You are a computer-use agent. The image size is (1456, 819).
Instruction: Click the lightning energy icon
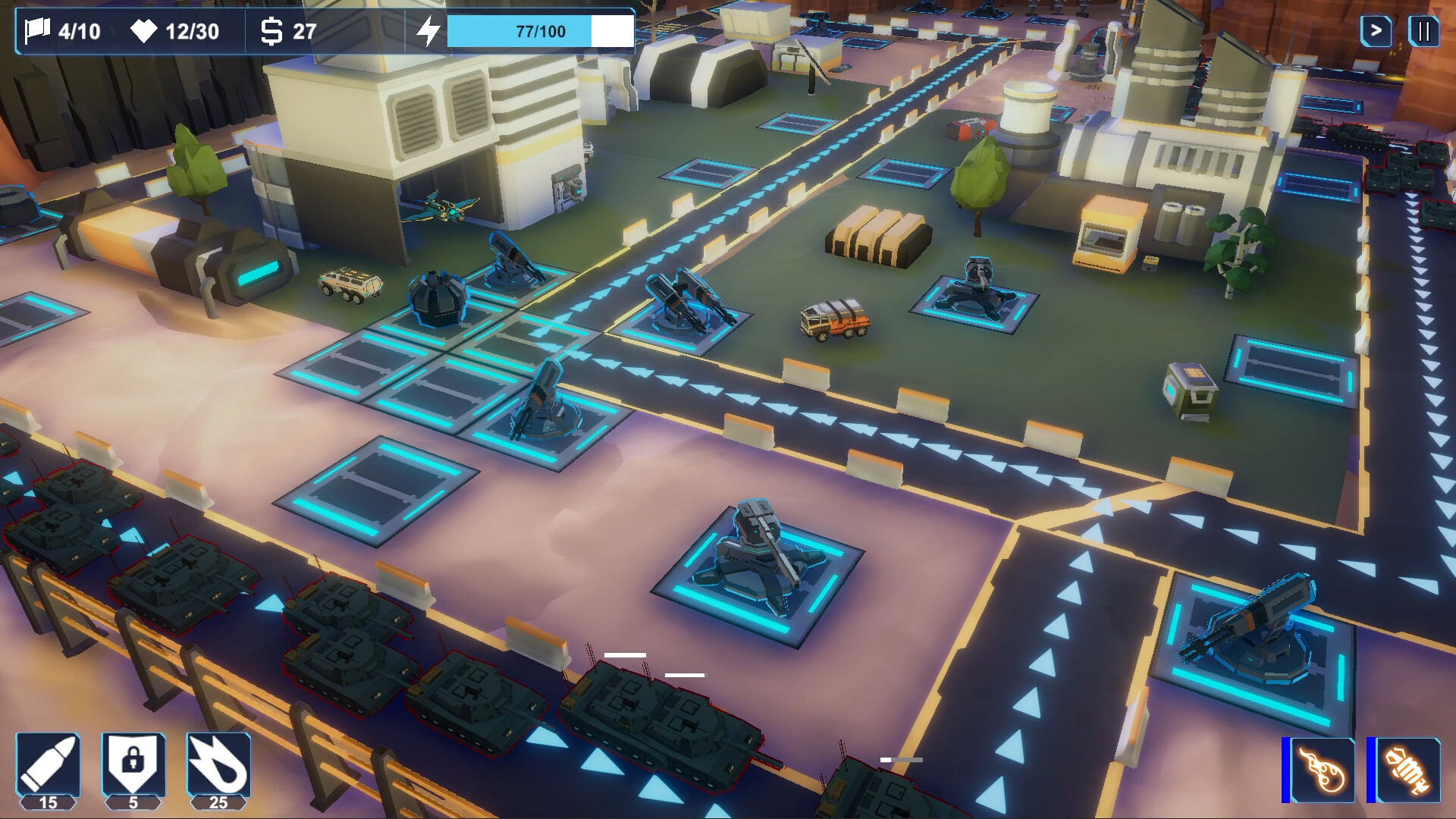tap(429, 32)
